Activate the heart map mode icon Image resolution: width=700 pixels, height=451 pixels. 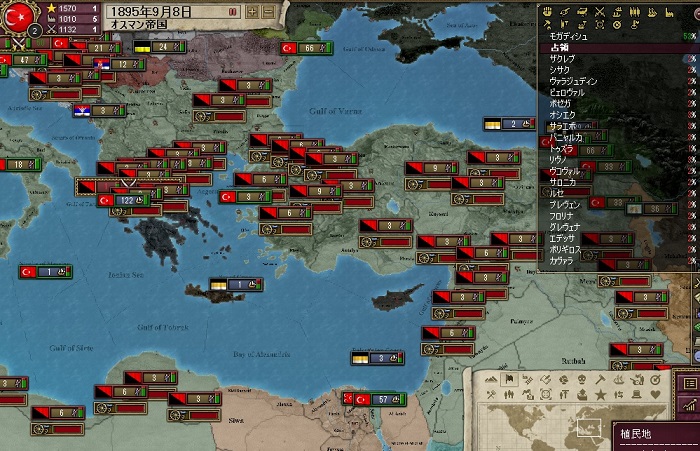pyautogui.click(x=655, y=395)
